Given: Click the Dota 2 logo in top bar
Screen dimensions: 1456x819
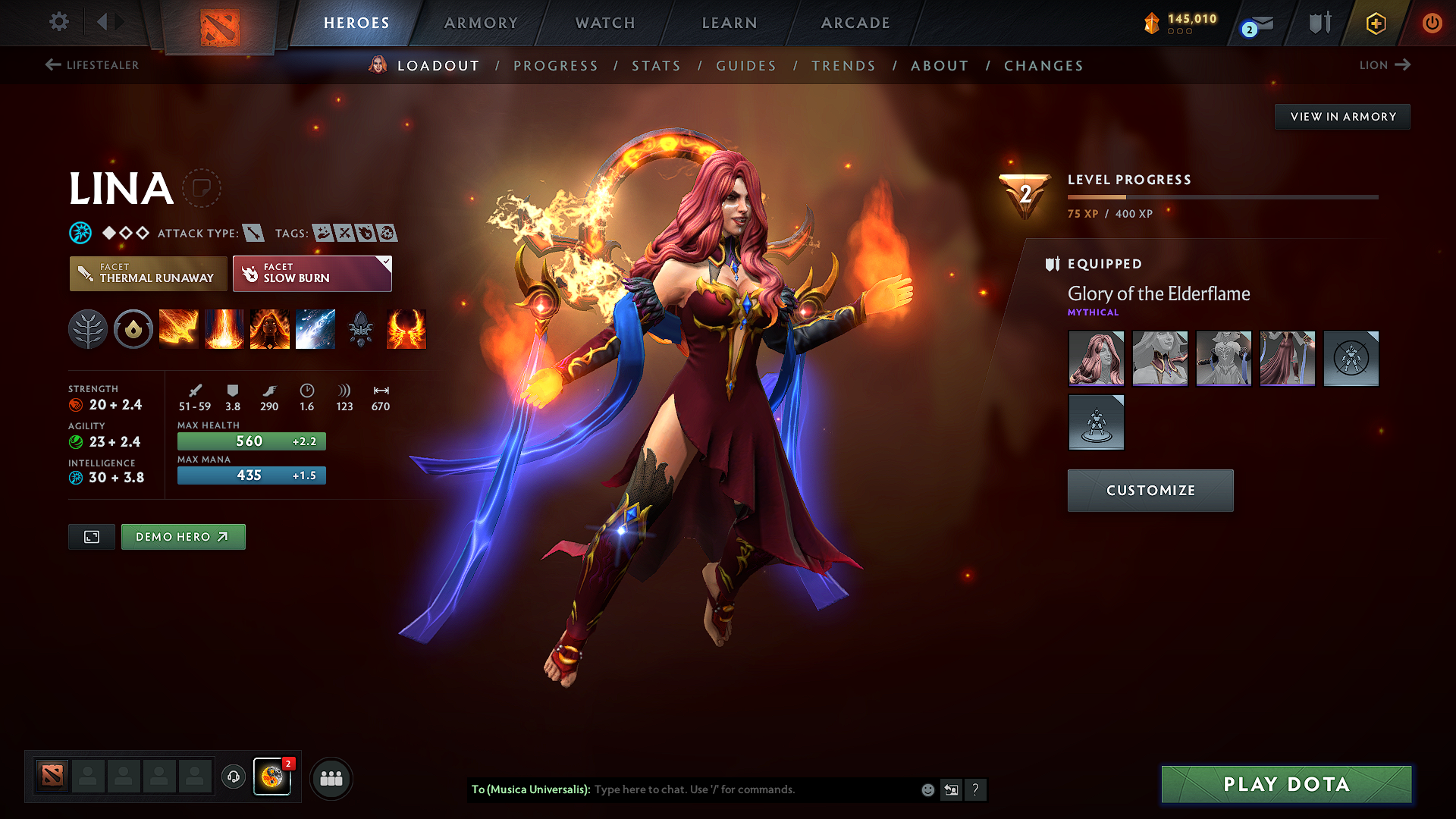Looking at the screenshot, I should tap(221, 23).
